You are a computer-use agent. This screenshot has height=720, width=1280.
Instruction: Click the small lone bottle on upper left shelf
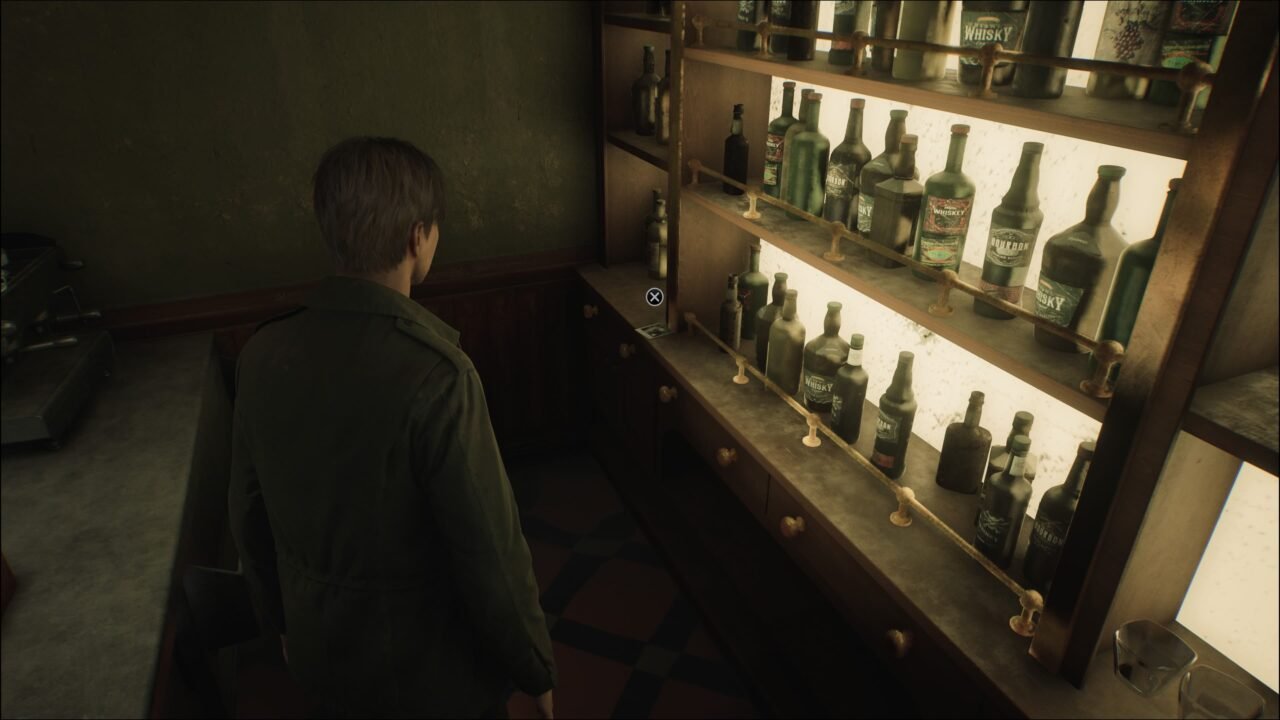point(737,150)
